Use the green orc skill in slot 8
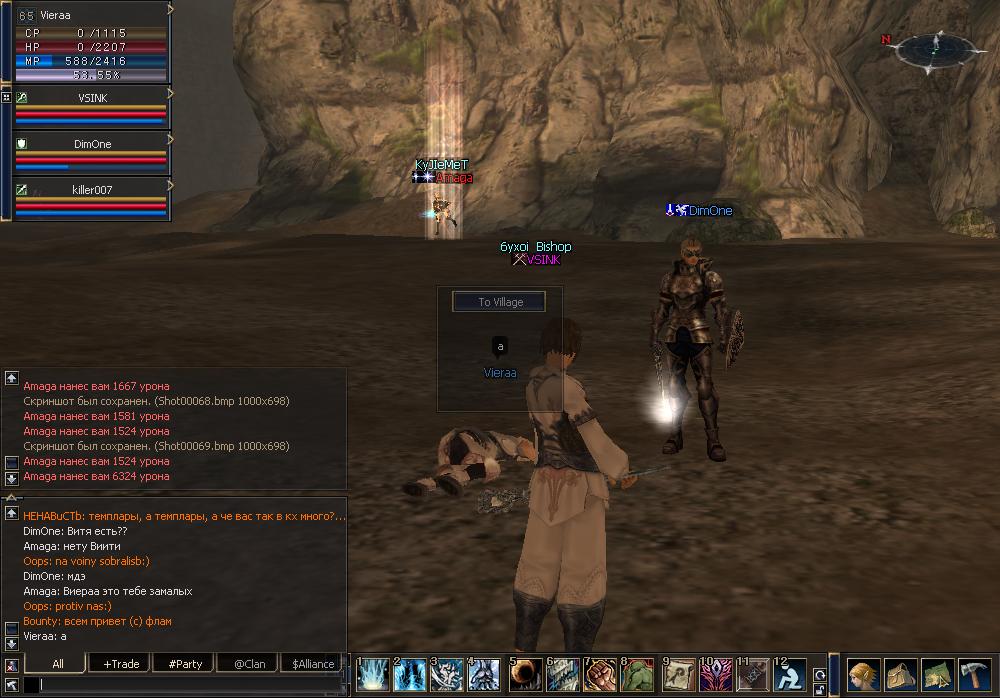1000x698 pixels. 638,675
